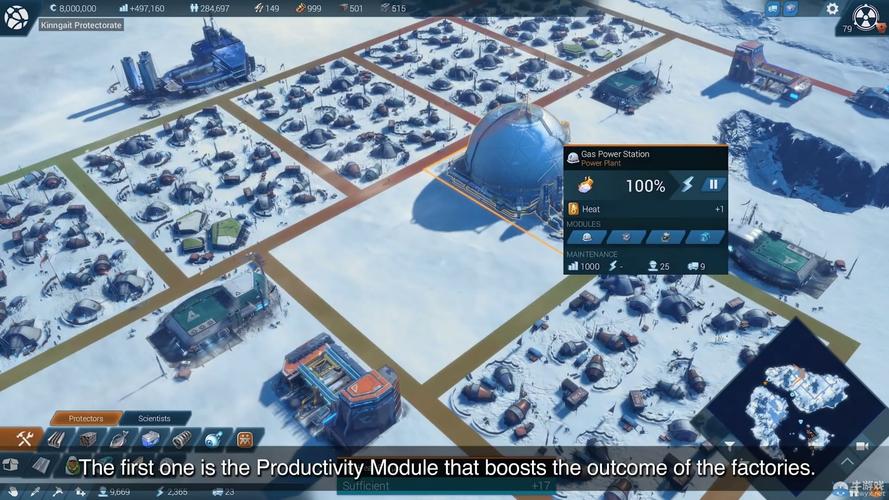The width and height of the screenshot is (889, 500).
Task: Select the dark mesh block building icon
Action: [88, 439]
